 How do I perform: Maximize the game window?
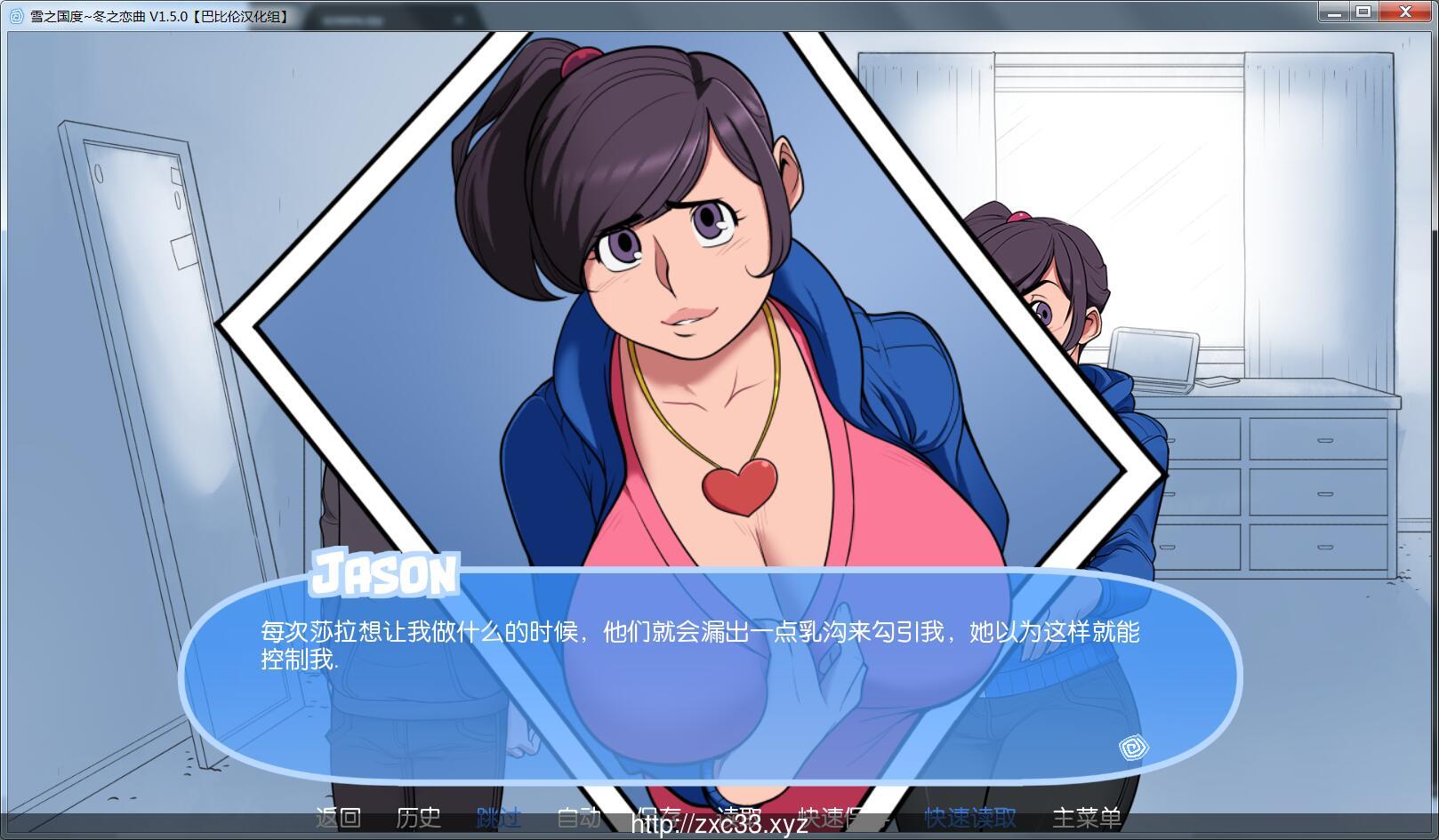(x=1363, y=12)
